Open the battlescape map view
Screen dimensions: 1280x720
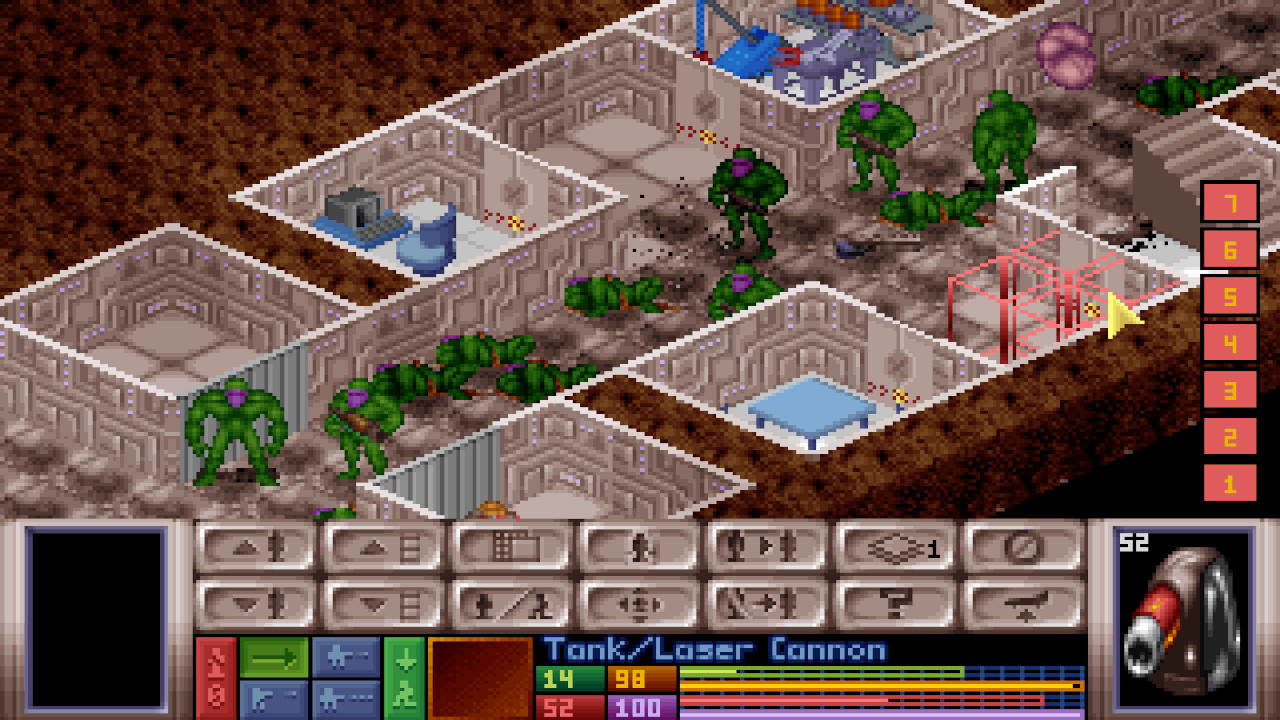505,546
